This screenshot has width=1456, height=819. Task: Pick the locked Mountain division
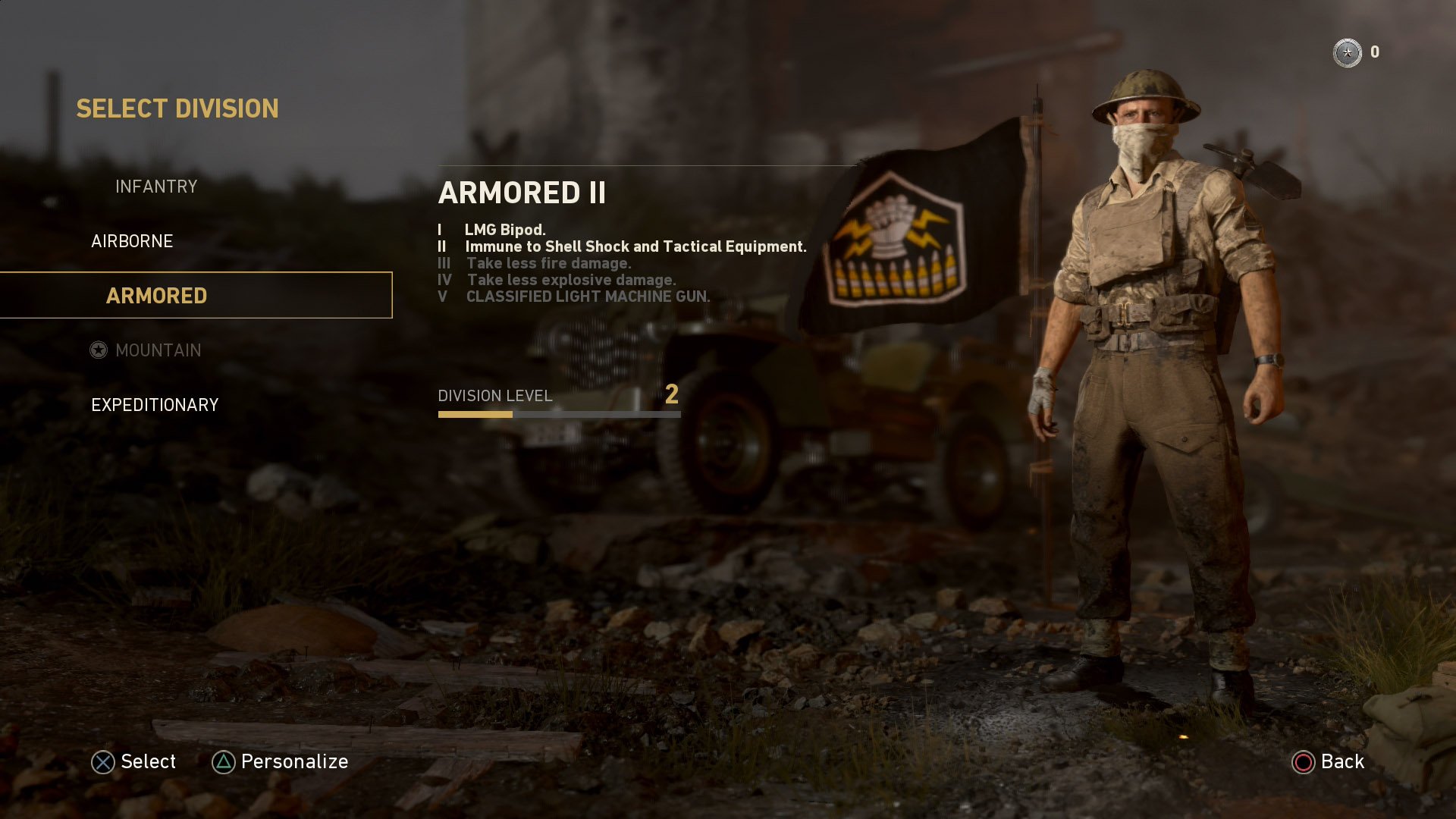[x=158, y=350]
